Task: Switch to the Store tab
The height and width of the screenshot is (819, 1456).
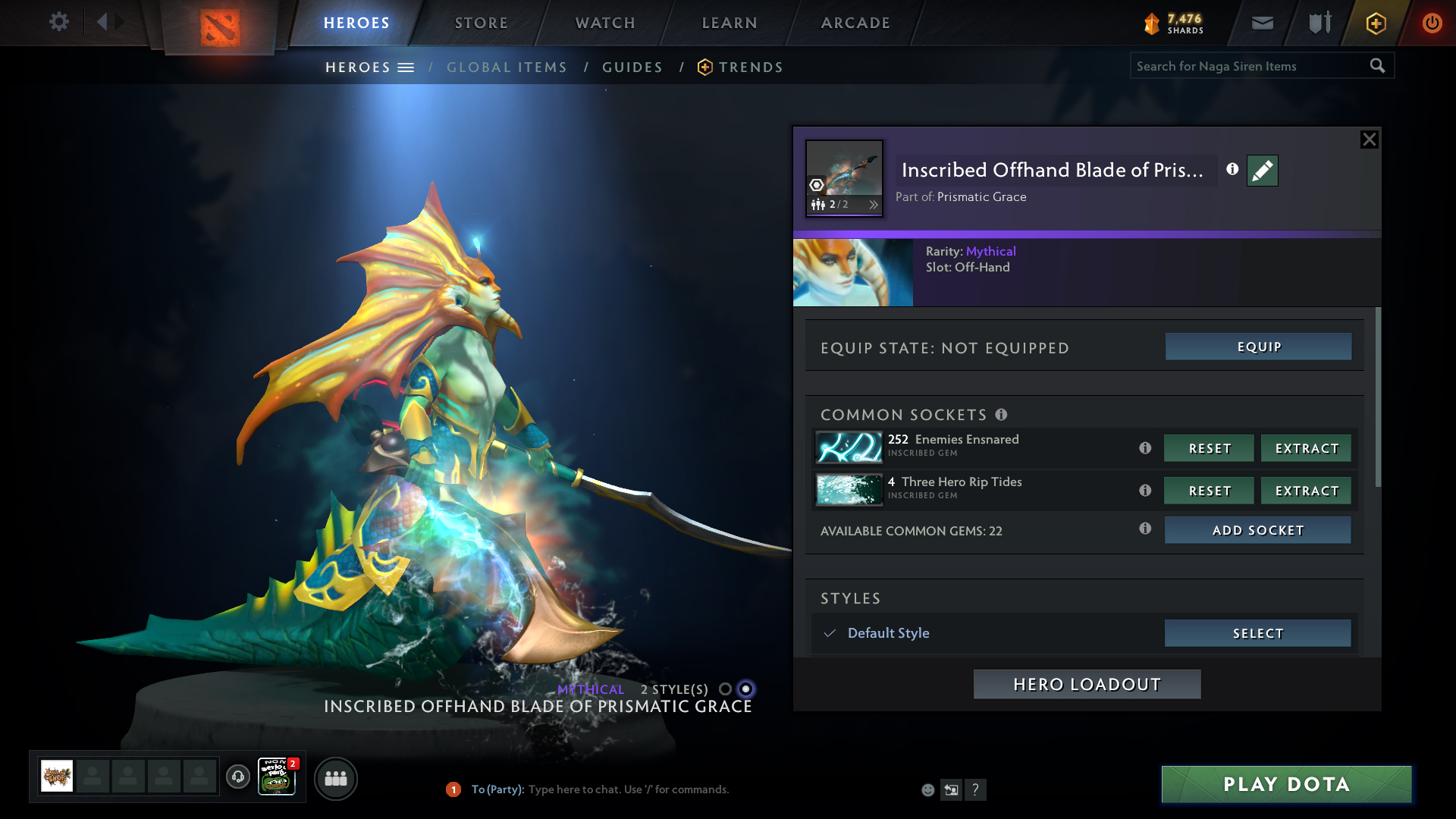Action: (x=481, y=23)
